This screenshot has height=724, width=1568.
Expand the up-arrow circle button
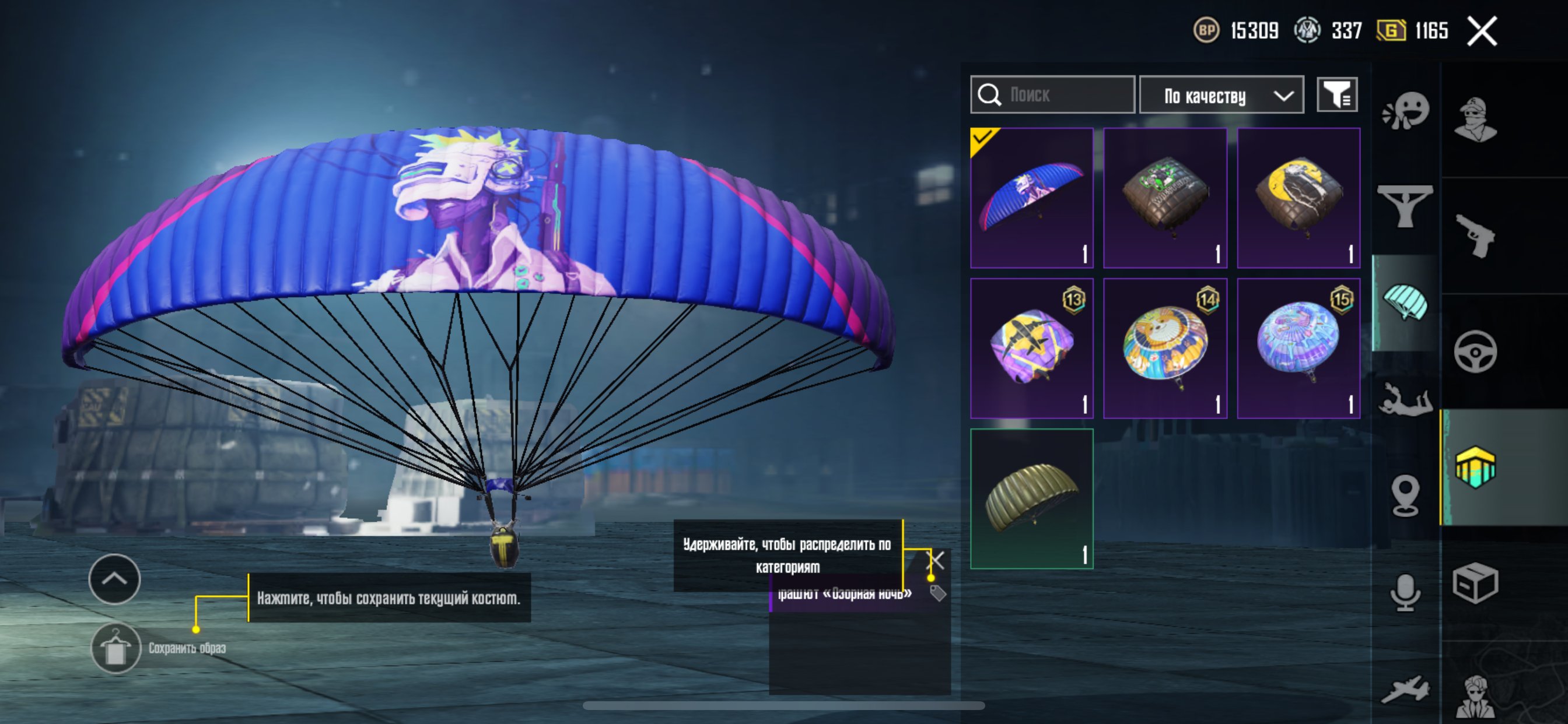[x=114, y=579]
